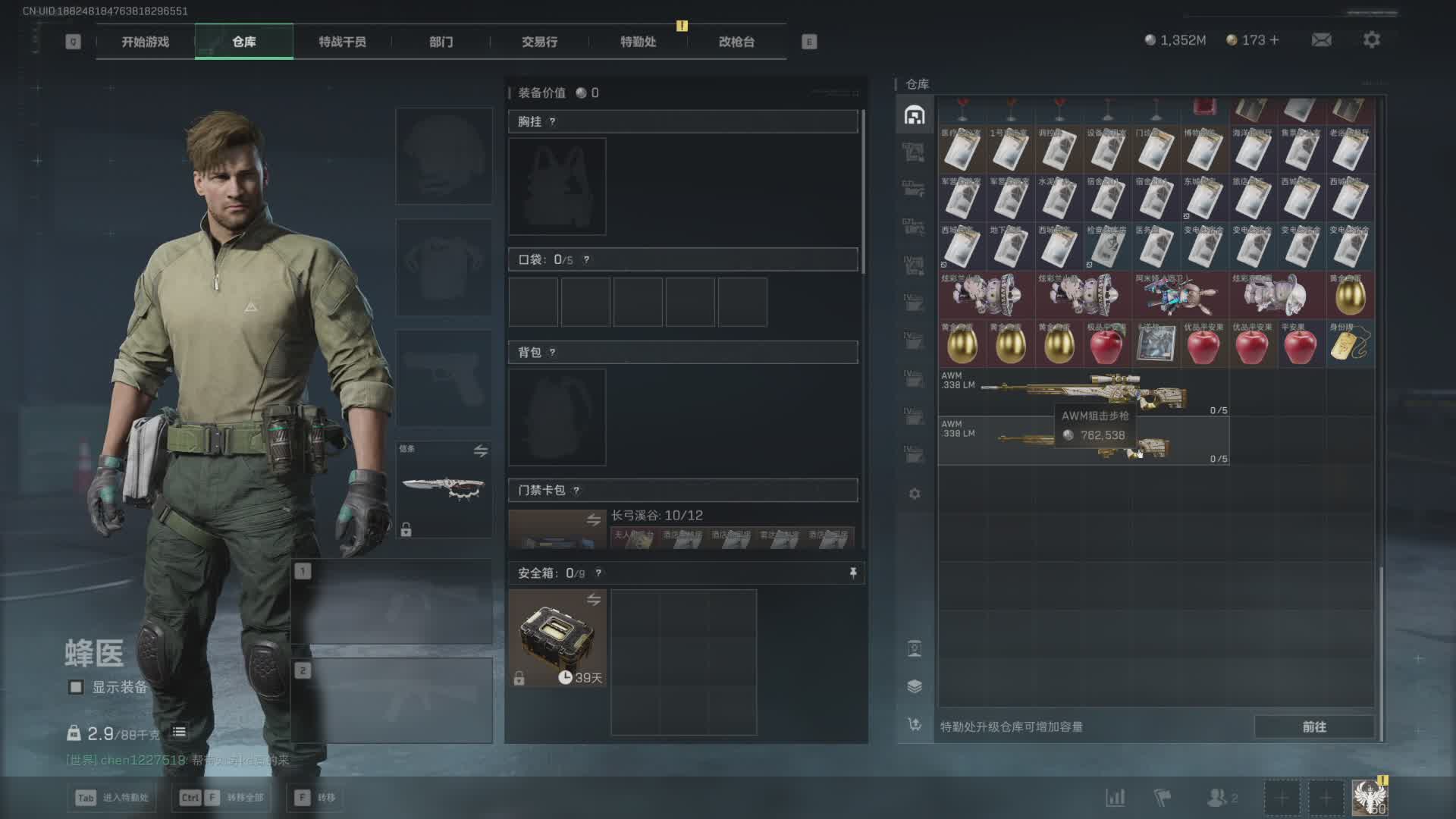The width and height of the screenshot is (1456, 819).
Task: Toggle the 显示装备 checkbox
Action: tap(76, 687)
